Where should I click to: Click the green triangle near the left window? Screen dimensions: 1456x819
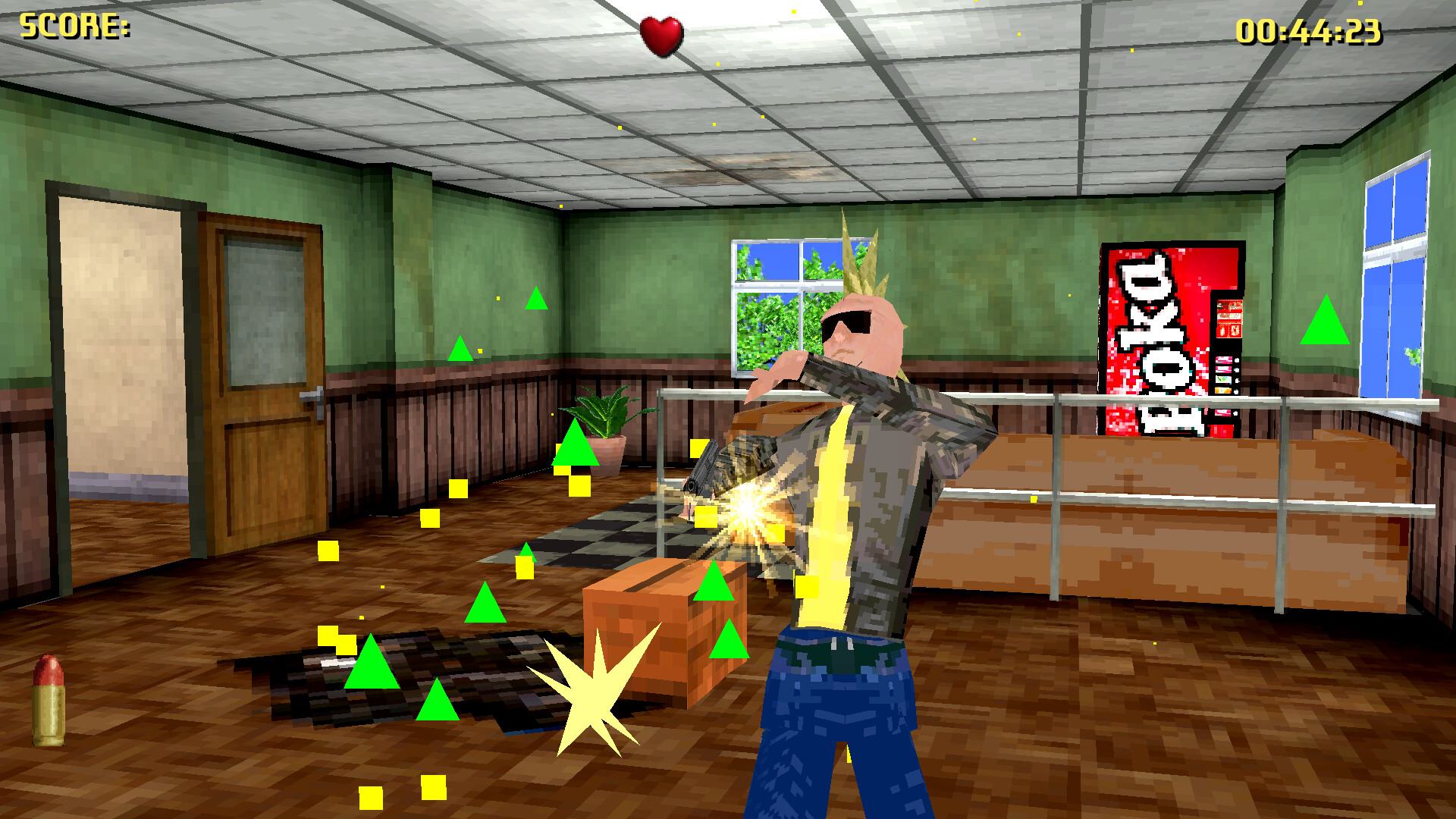538,301
